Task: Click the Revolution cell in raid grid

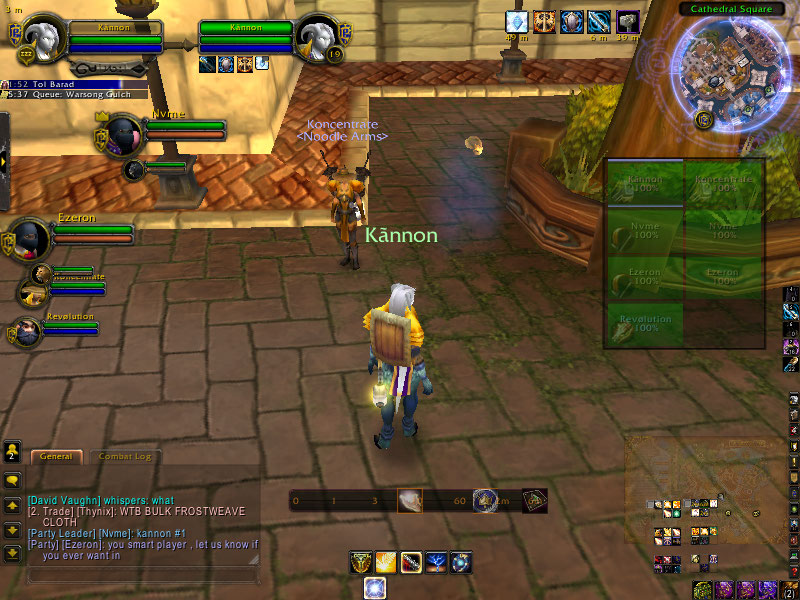Action: (645, 326)
